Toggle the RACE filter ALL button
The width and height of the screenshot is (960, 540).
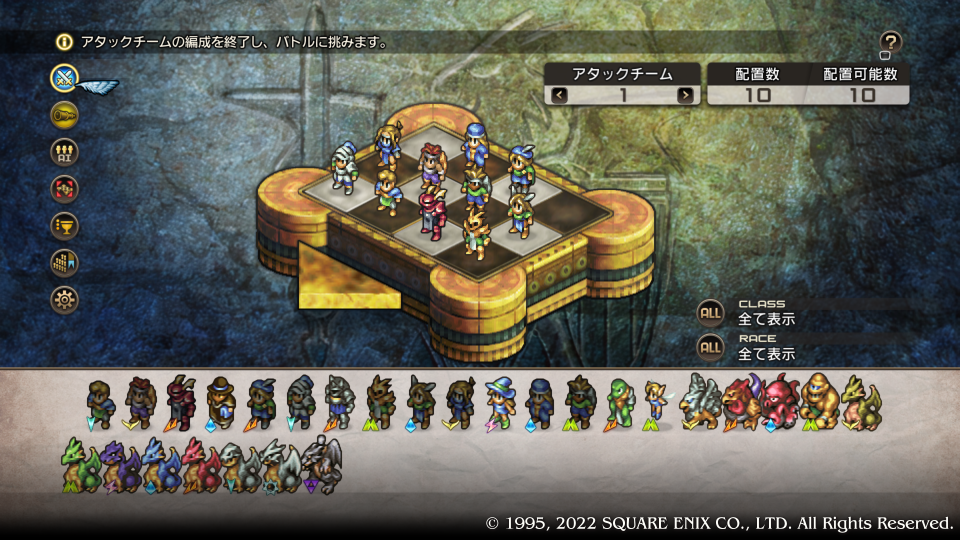pyautogui.click(x=710, y=346)
